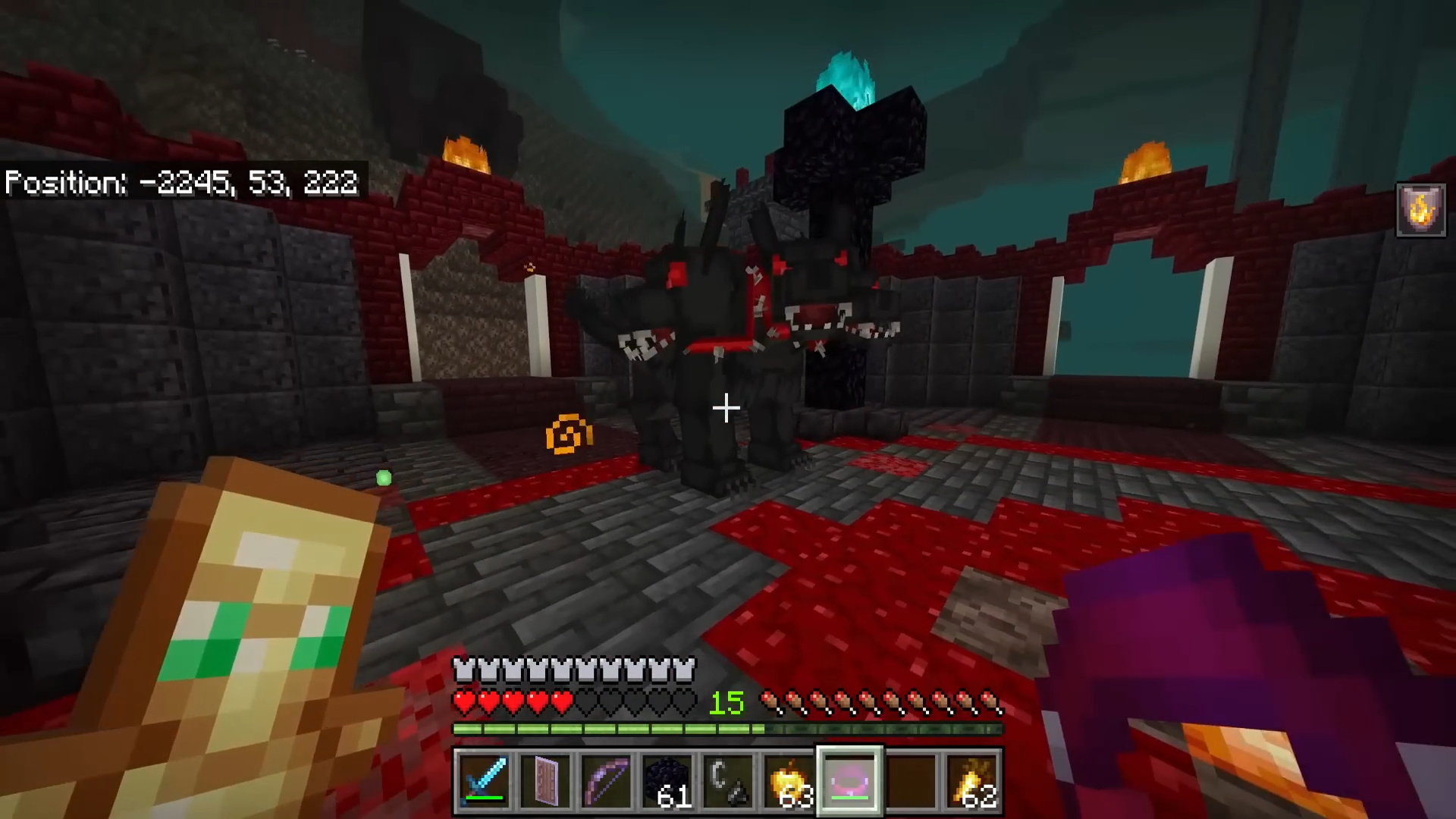This screenshot has width=1456, height=819.
Task: Select the golden apple stack
Action: [789, 781]
